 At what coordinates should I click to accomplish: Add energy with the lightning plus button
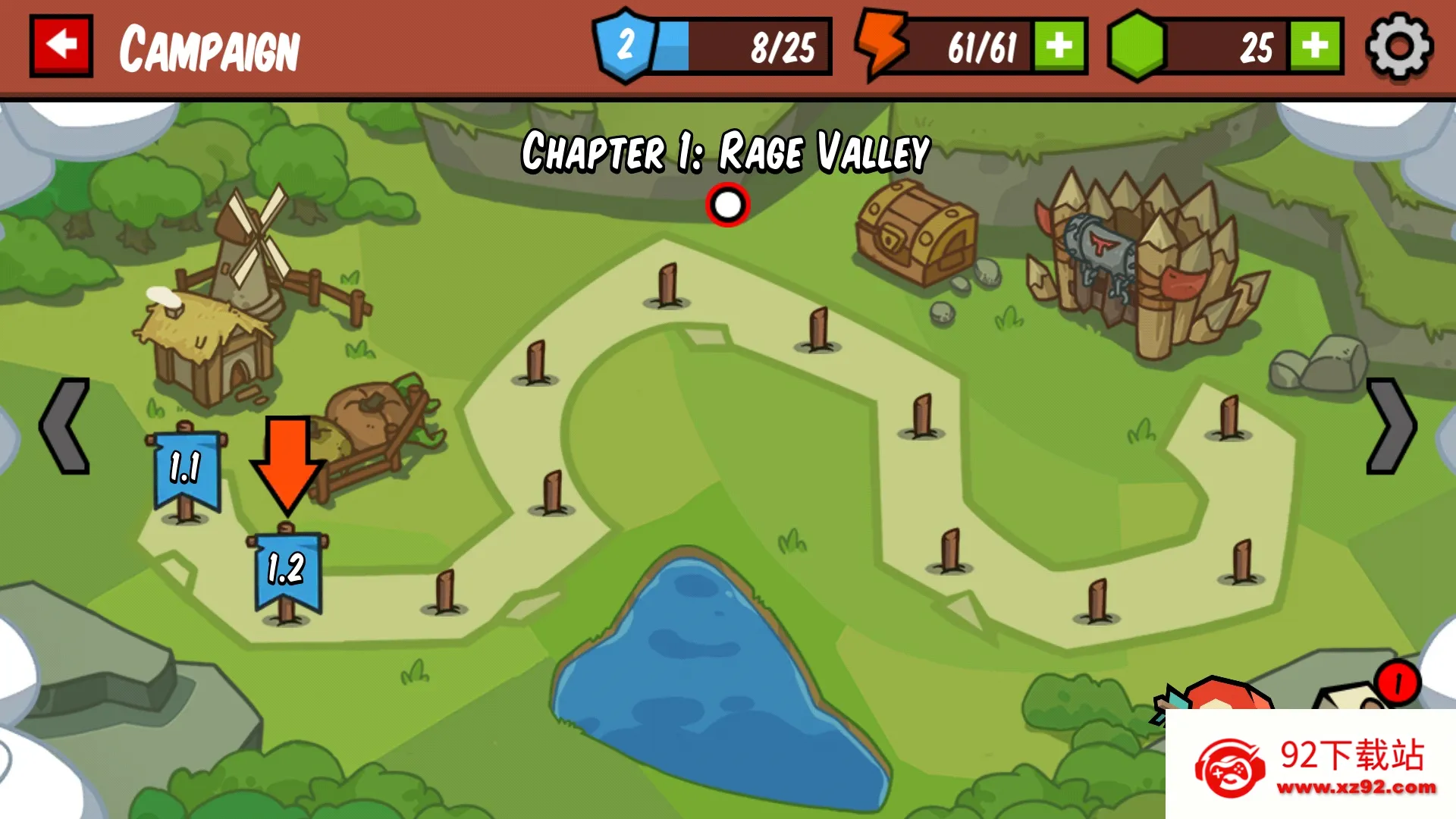pos(1059,47)
